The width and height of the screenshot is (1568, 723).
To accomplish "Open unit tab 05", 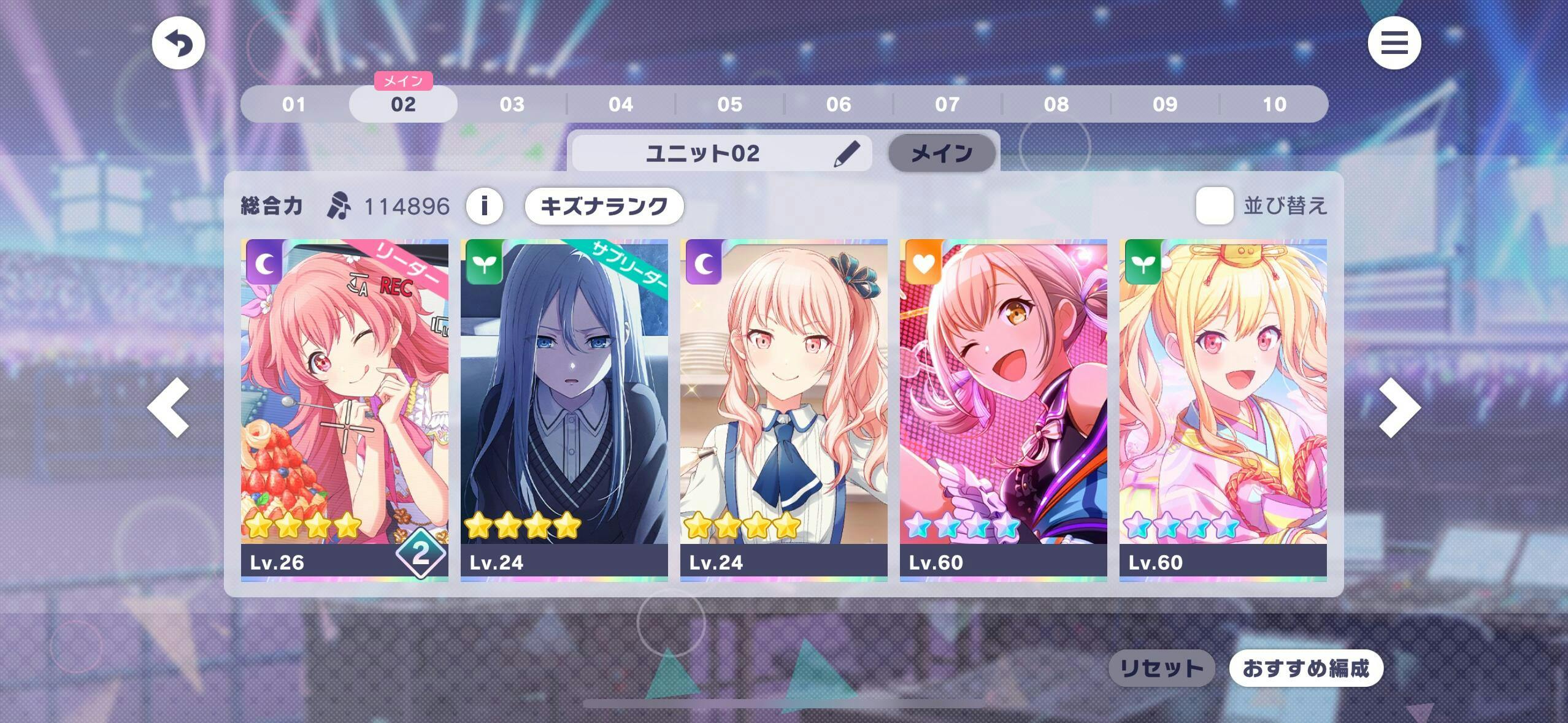I will pyautogui.click(x=729, y=104).
